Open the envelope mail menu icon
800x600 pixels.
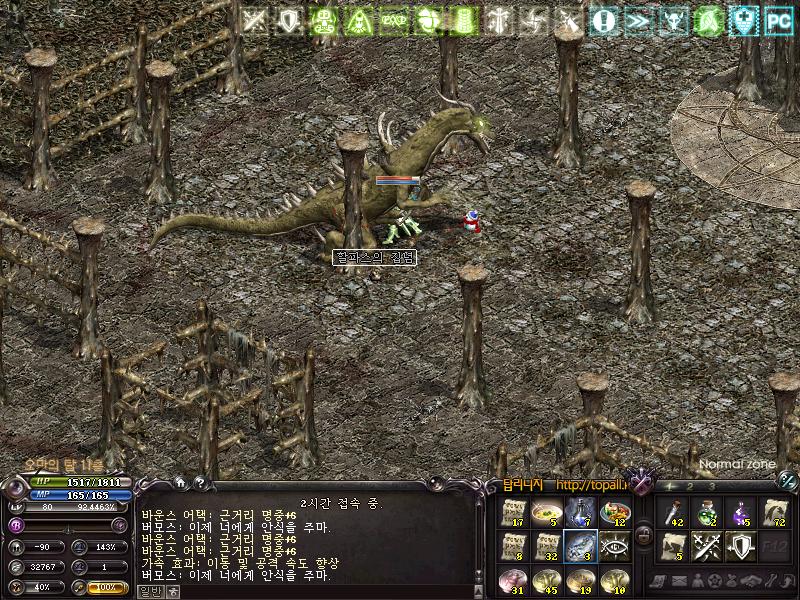tap(679, 581)
